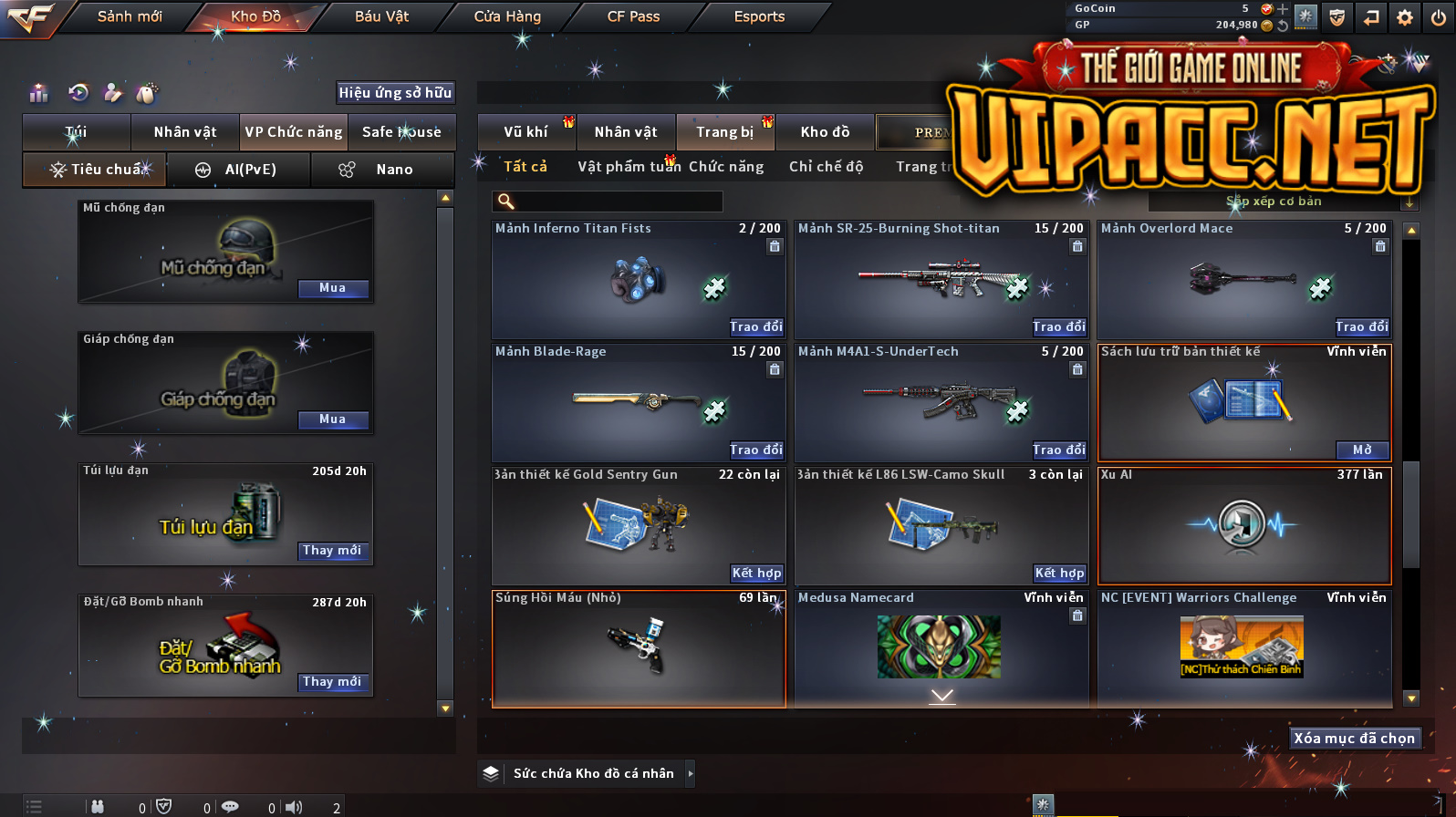The width and height of the screenshot is (1456, 817).
Task: Open Hiệu ứng sở hữu button
Action: (395, 92)
